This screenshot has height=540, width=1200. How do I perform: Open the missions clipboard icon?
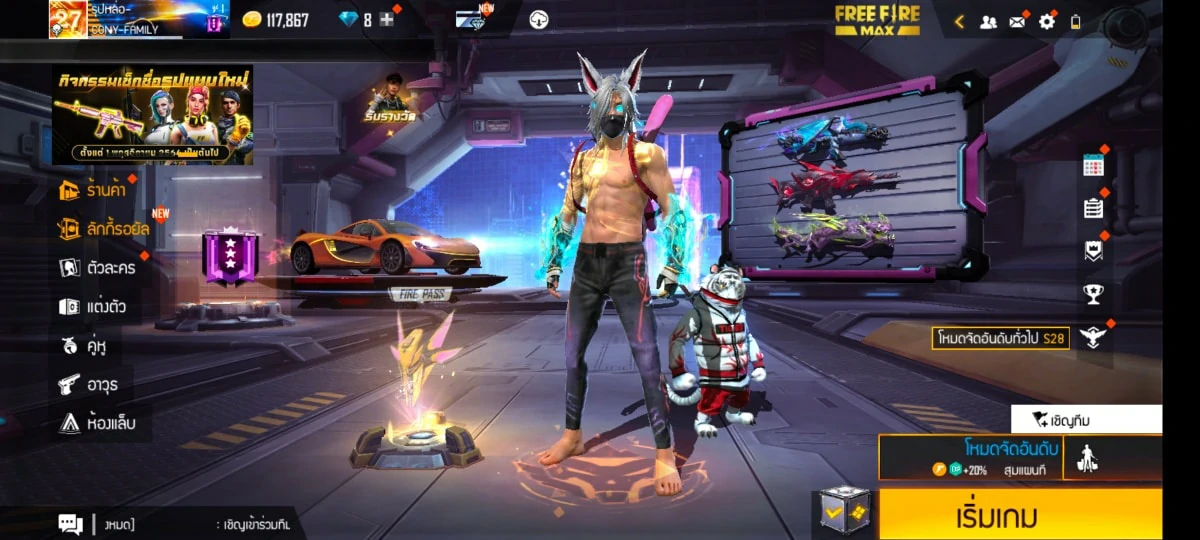(x=1093, y=208)
